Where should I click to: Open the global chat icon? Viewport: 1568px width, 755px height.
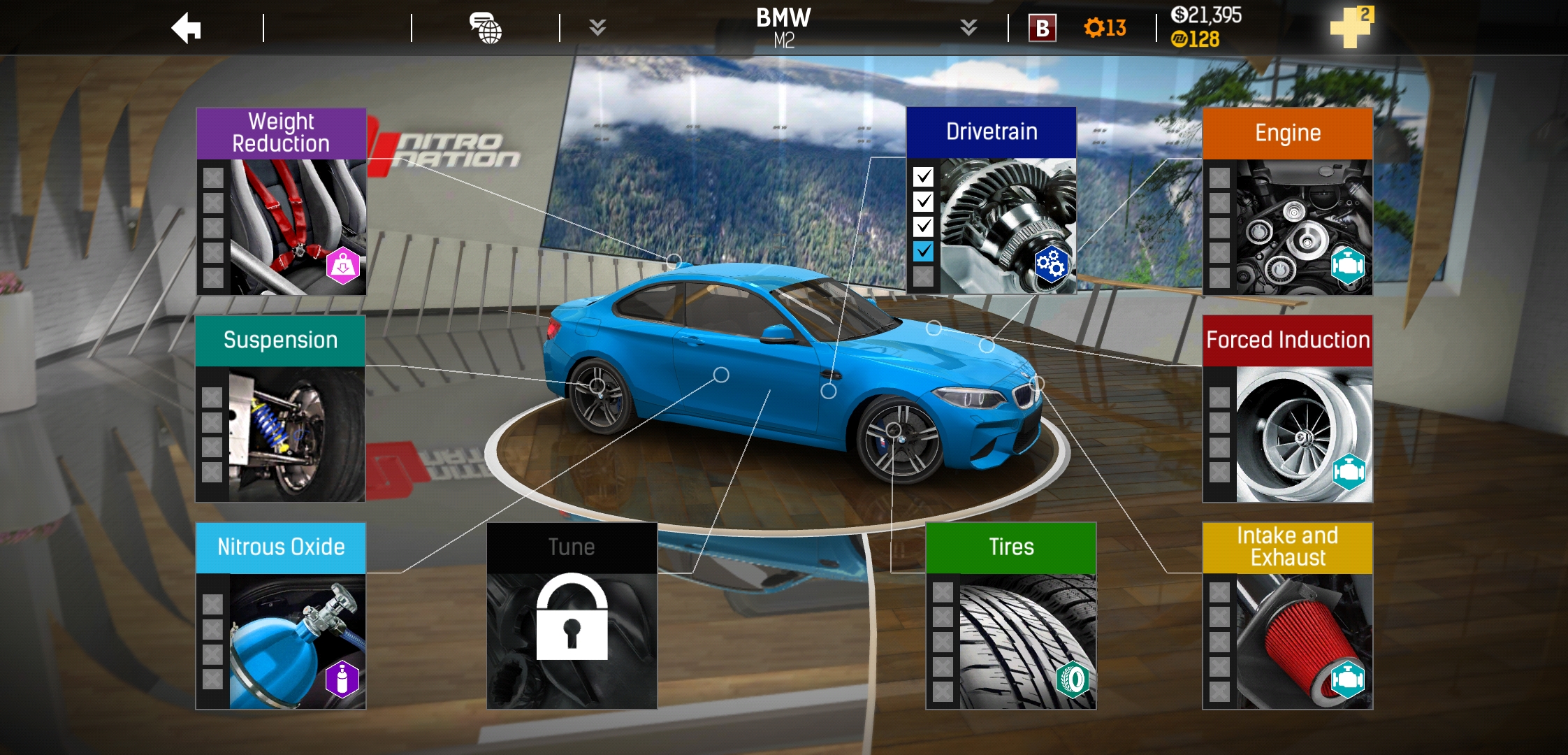[486, 29]
